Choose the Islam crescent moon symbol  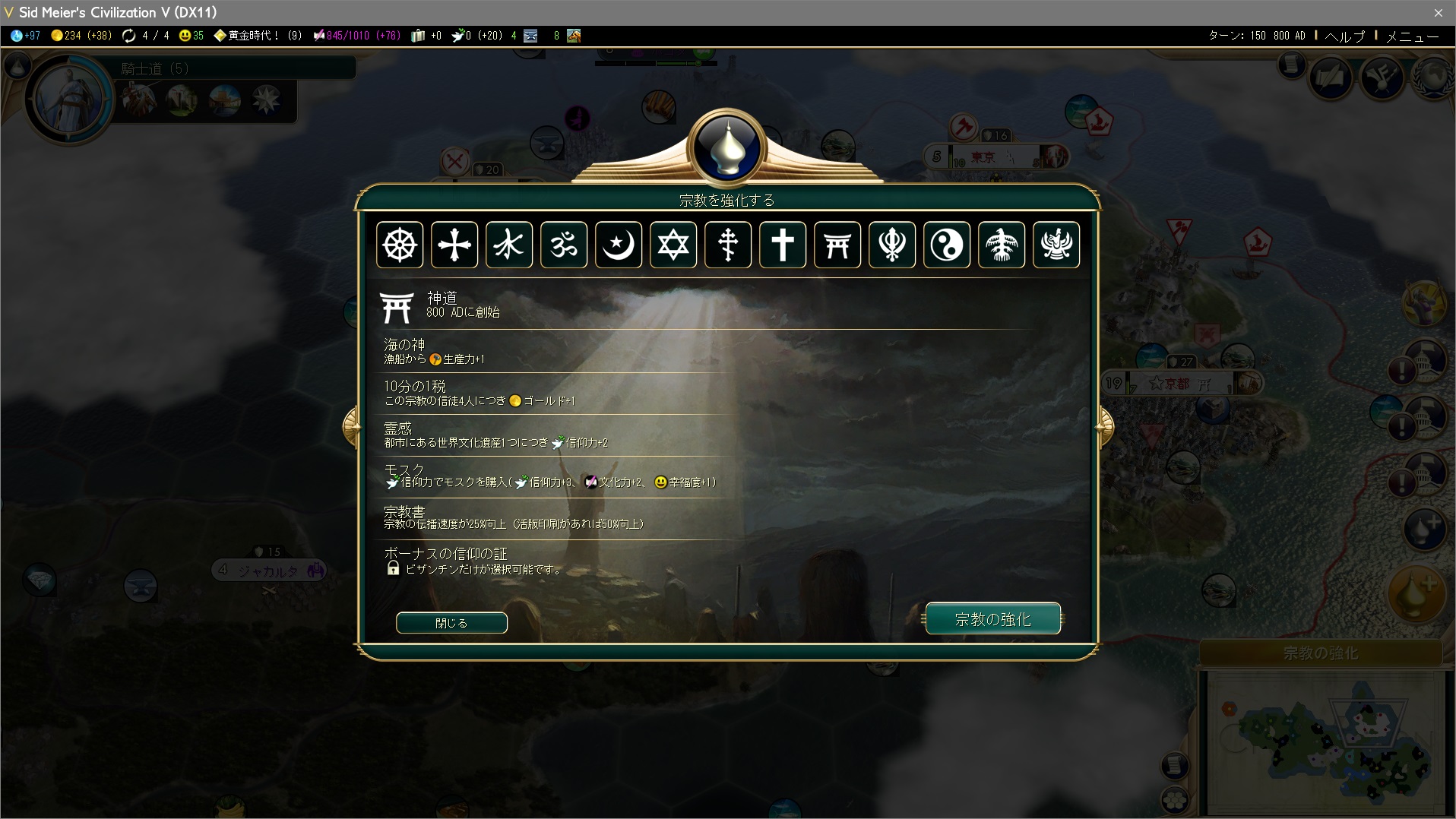[619, 245]
